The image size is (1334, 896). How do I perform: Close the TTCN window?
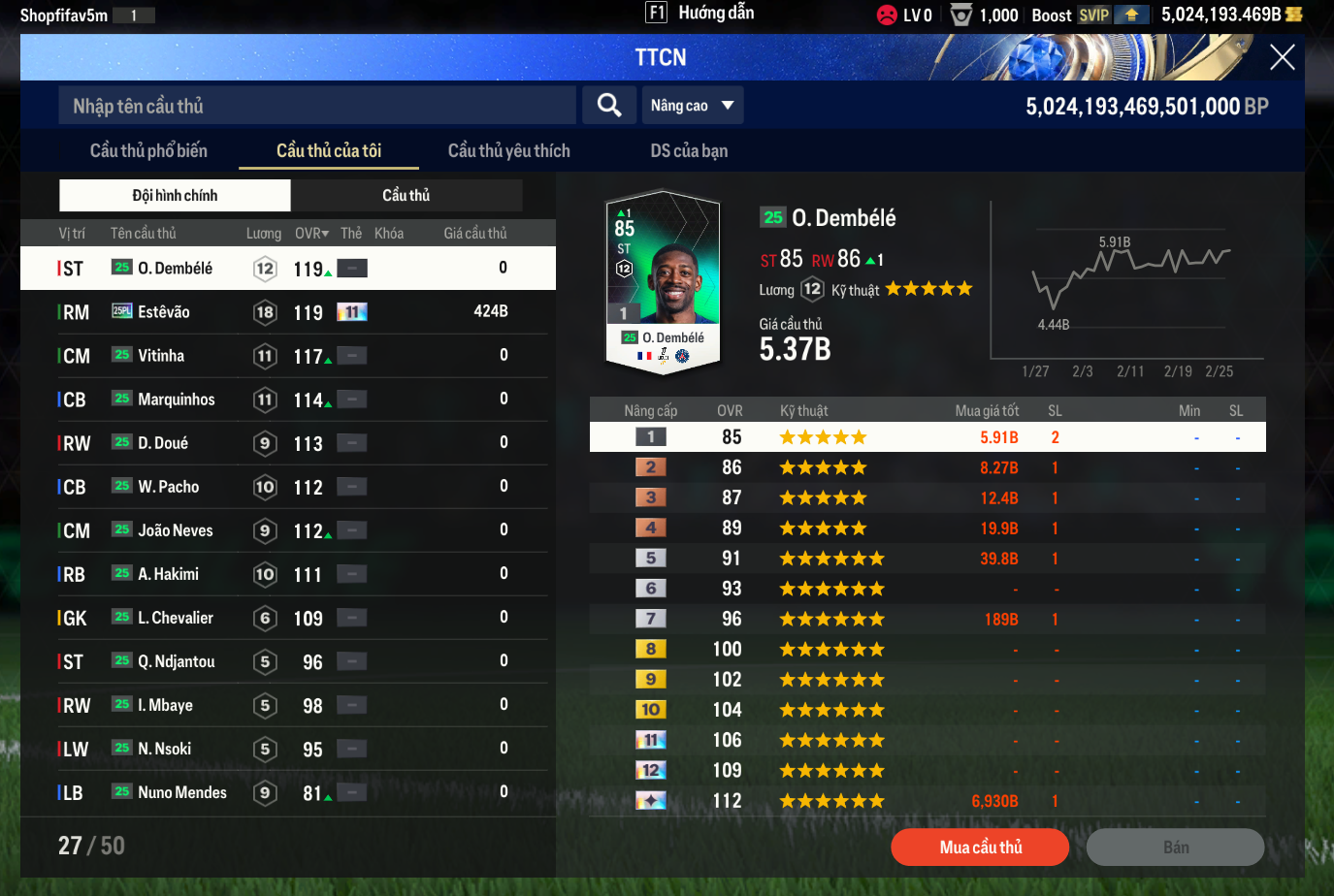(x=1282, y=58)
